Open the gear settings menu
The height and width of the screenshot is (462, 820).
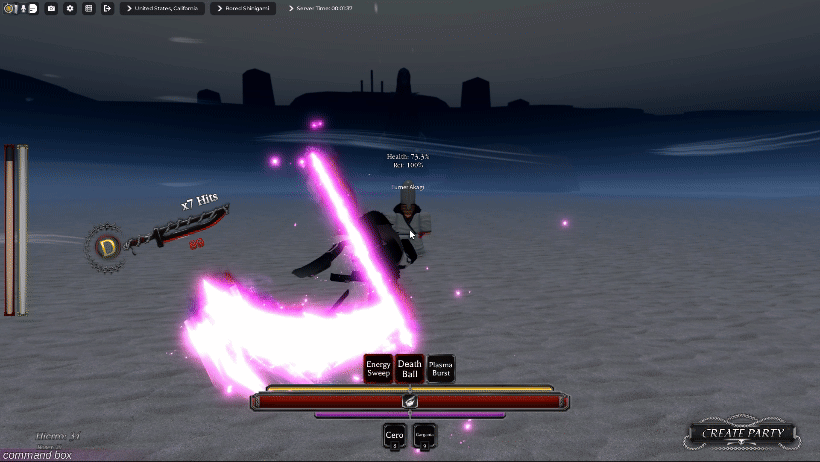click(70, 8)
